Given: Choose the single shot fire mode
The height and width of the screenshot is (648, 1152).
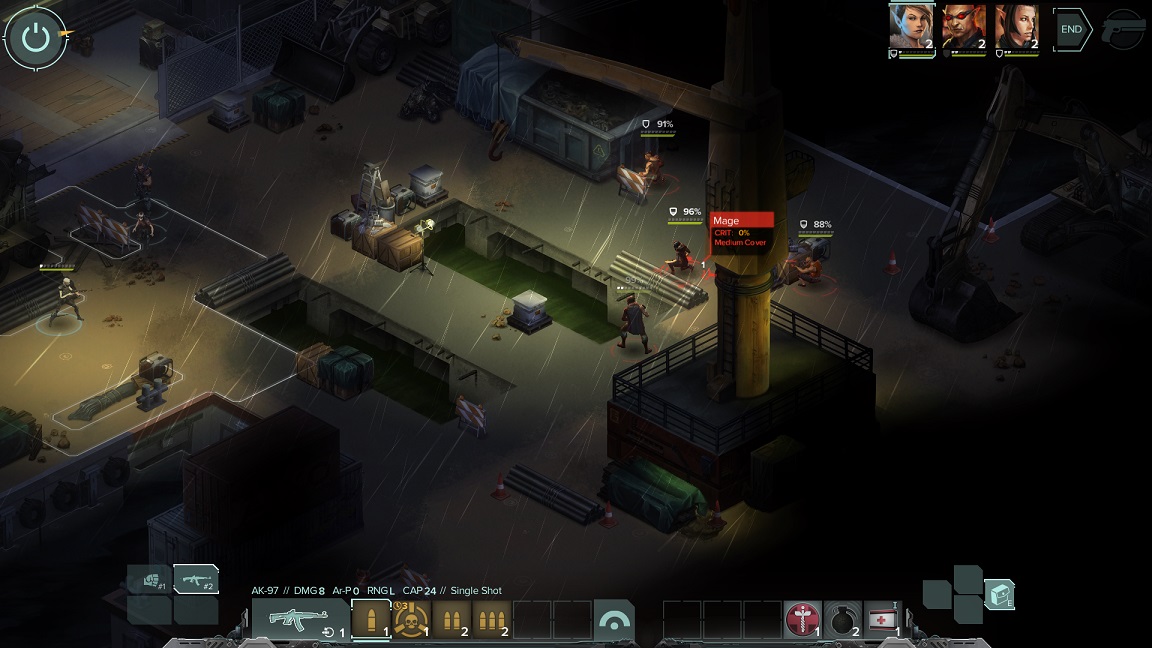Looking at the screenshot, I should tap(371, 619).
